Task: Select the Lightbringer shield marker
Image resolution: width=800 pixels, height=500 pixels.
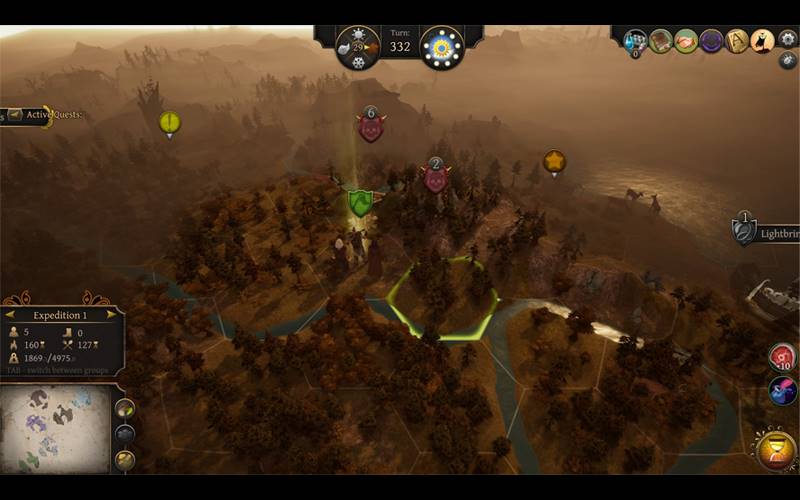Action: 743,232
